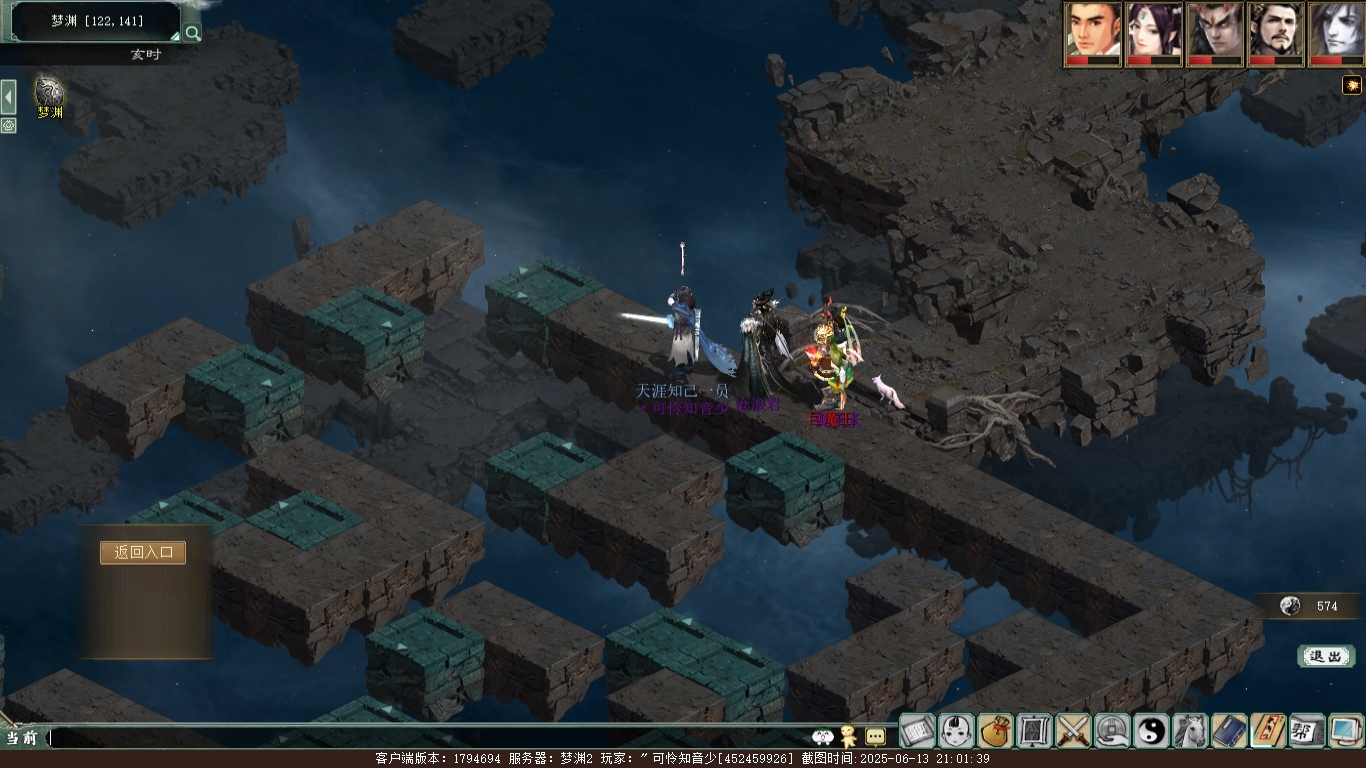Open the gold sack inventory bag

pos(996,731)
